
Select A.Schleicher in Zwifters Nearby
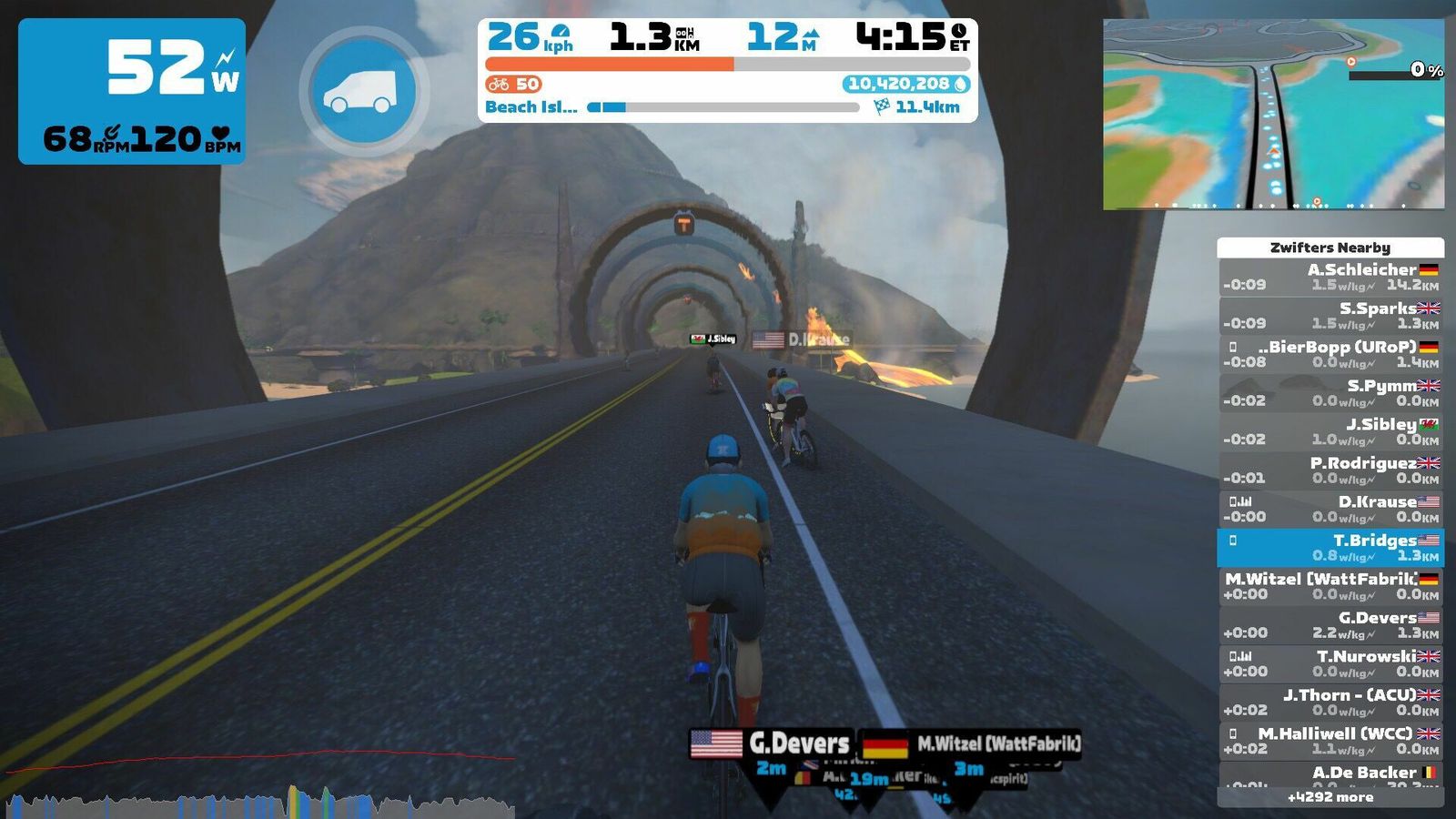tap(1330, 277)
